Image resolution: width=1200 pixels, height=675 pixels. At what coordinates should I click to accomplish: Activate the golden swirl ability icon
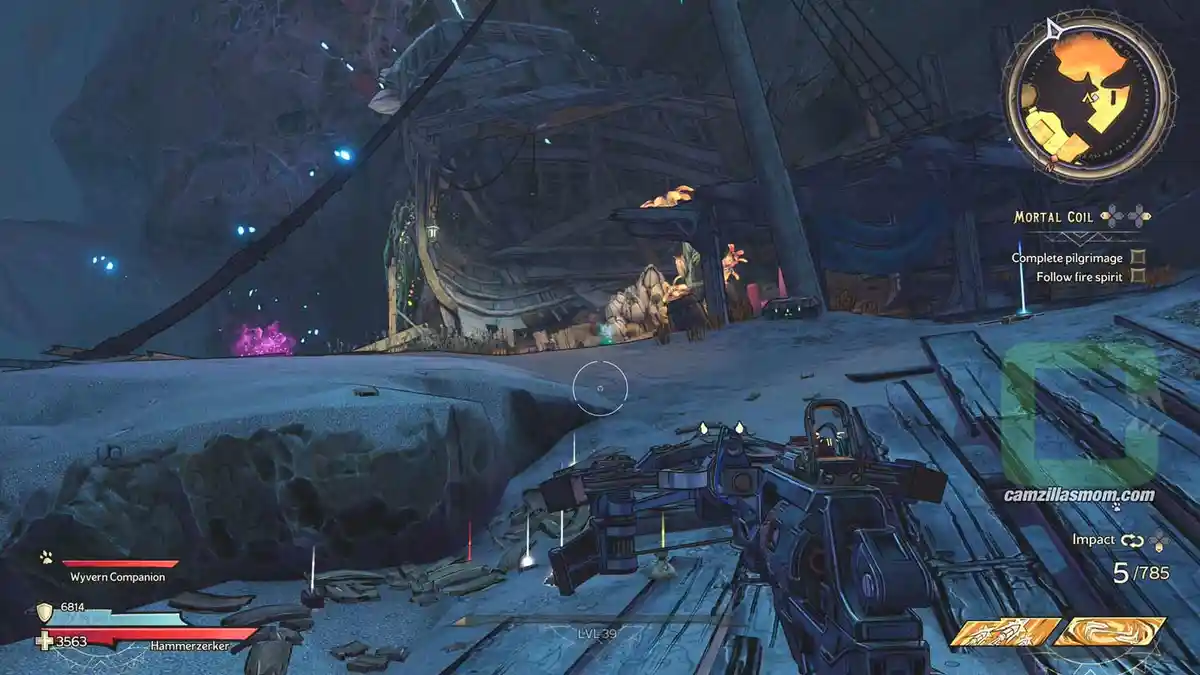tap(1110, 632)
